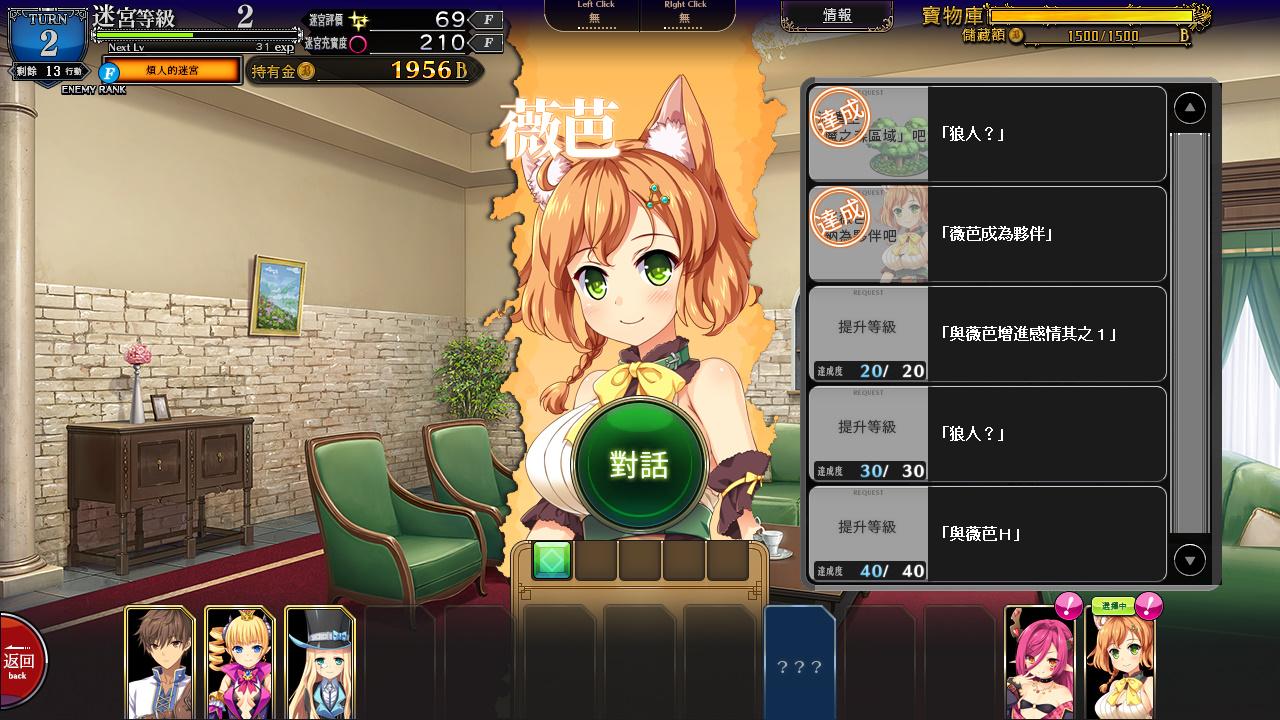This screenshot has width=1280, height=720.
Task: Open the 情報 info panel
Action: click(x=837, y=16)
